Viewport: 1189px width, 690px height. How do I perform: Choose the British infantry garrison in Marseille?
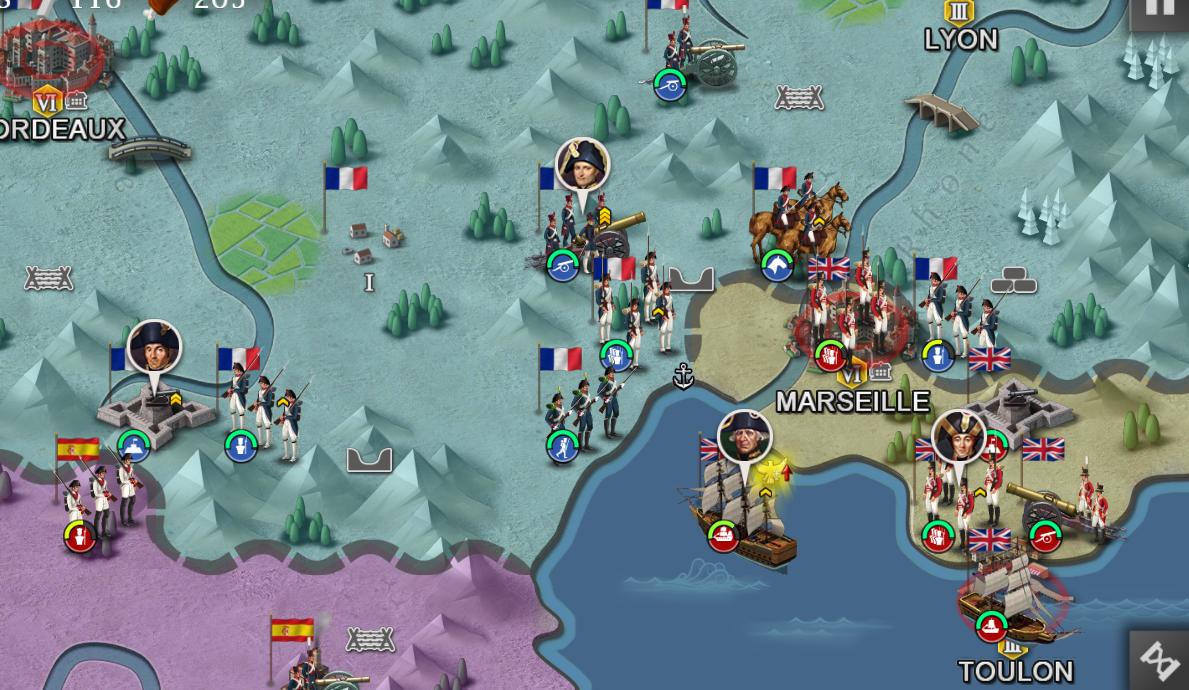pyautogui.click(x=848, y=318)
